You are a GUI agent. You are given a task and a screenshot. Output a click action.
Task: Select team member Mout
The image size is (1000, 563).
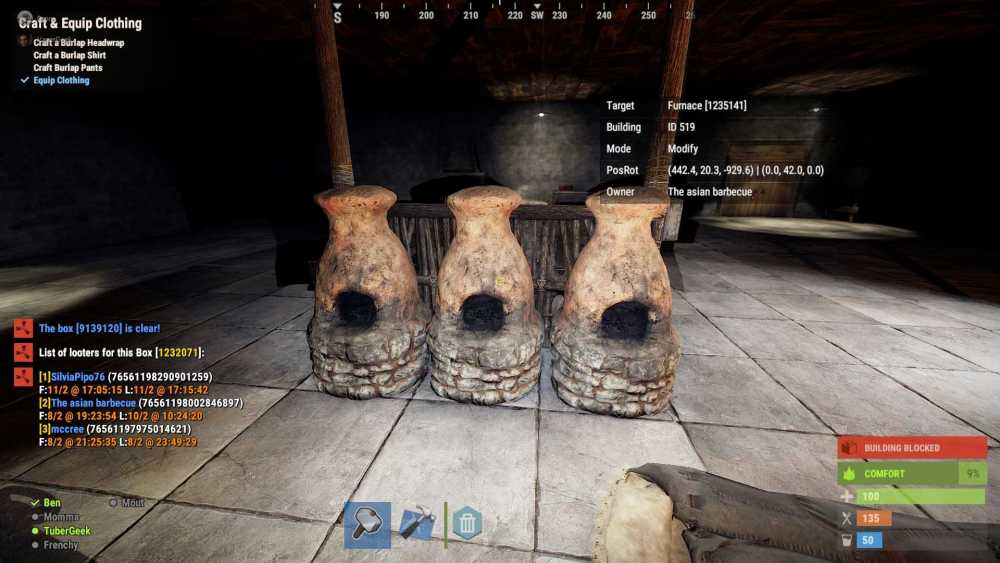point(133,503)
